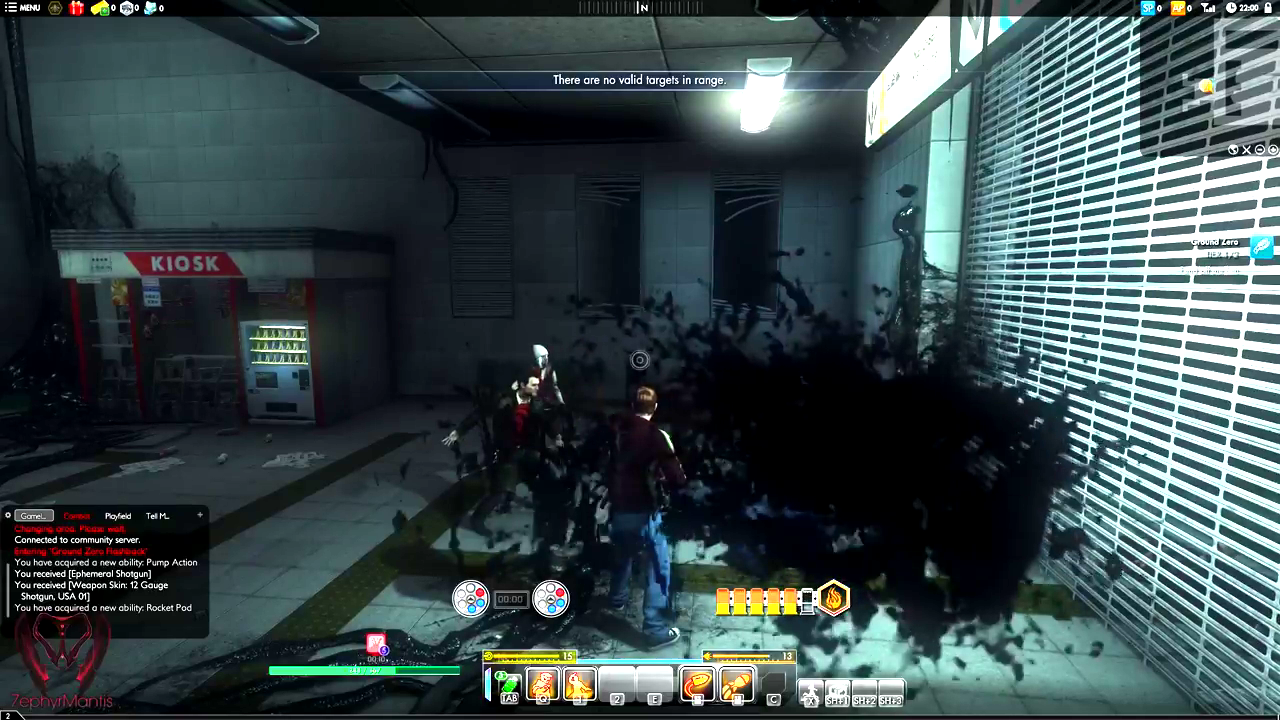Click the flame hexagon buff icon
Viewport: 1280px width, 720px height.
[834, 598]
